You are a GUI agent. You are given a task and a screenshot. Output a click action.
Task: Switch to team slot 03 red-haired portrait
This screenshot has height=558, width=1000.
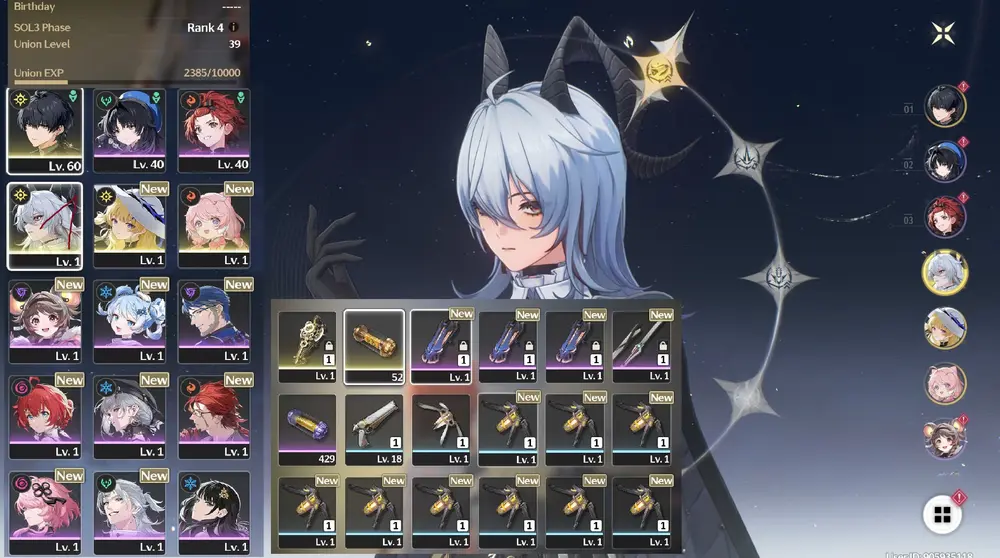944,218
